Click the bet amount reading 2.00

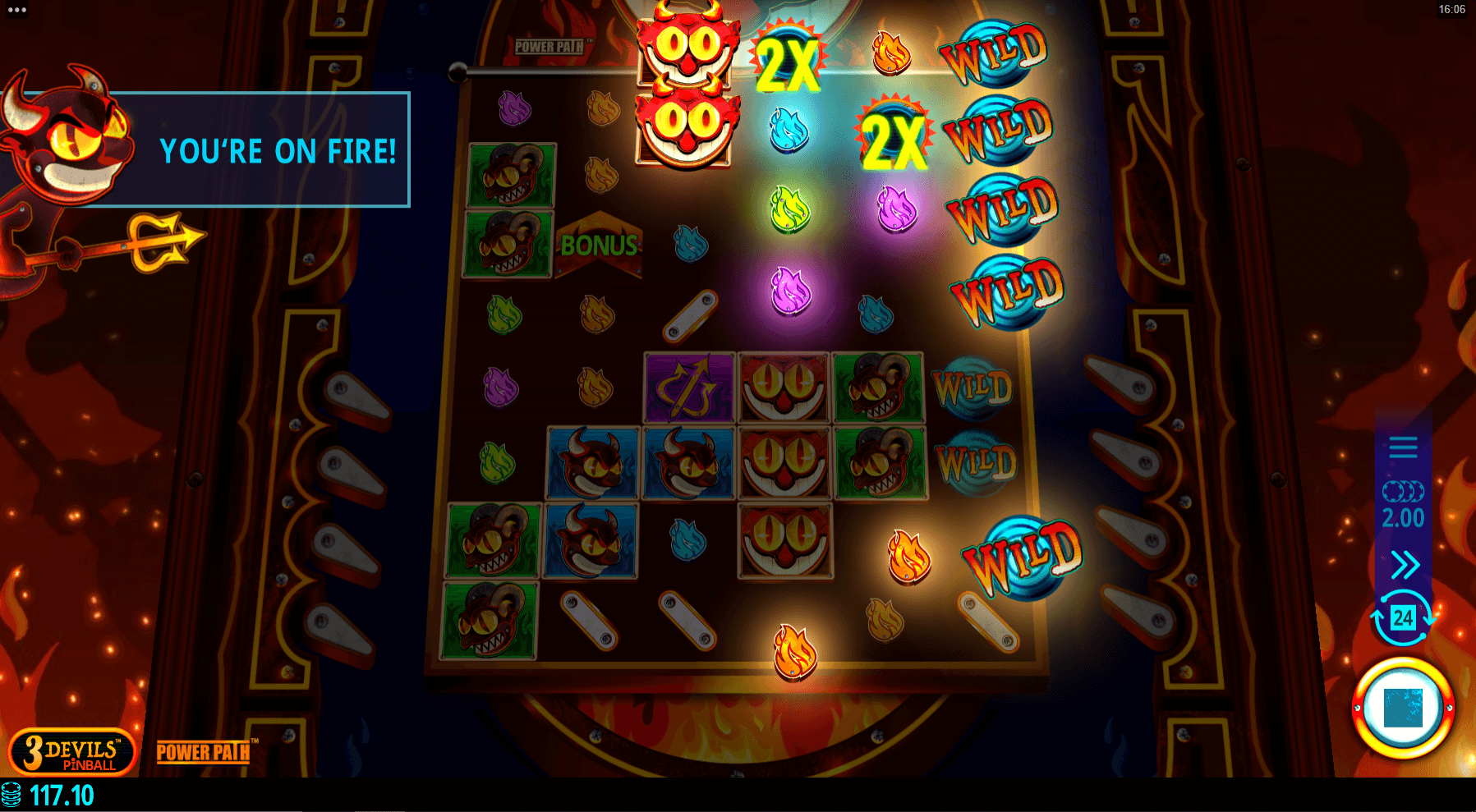[1405, 518]
